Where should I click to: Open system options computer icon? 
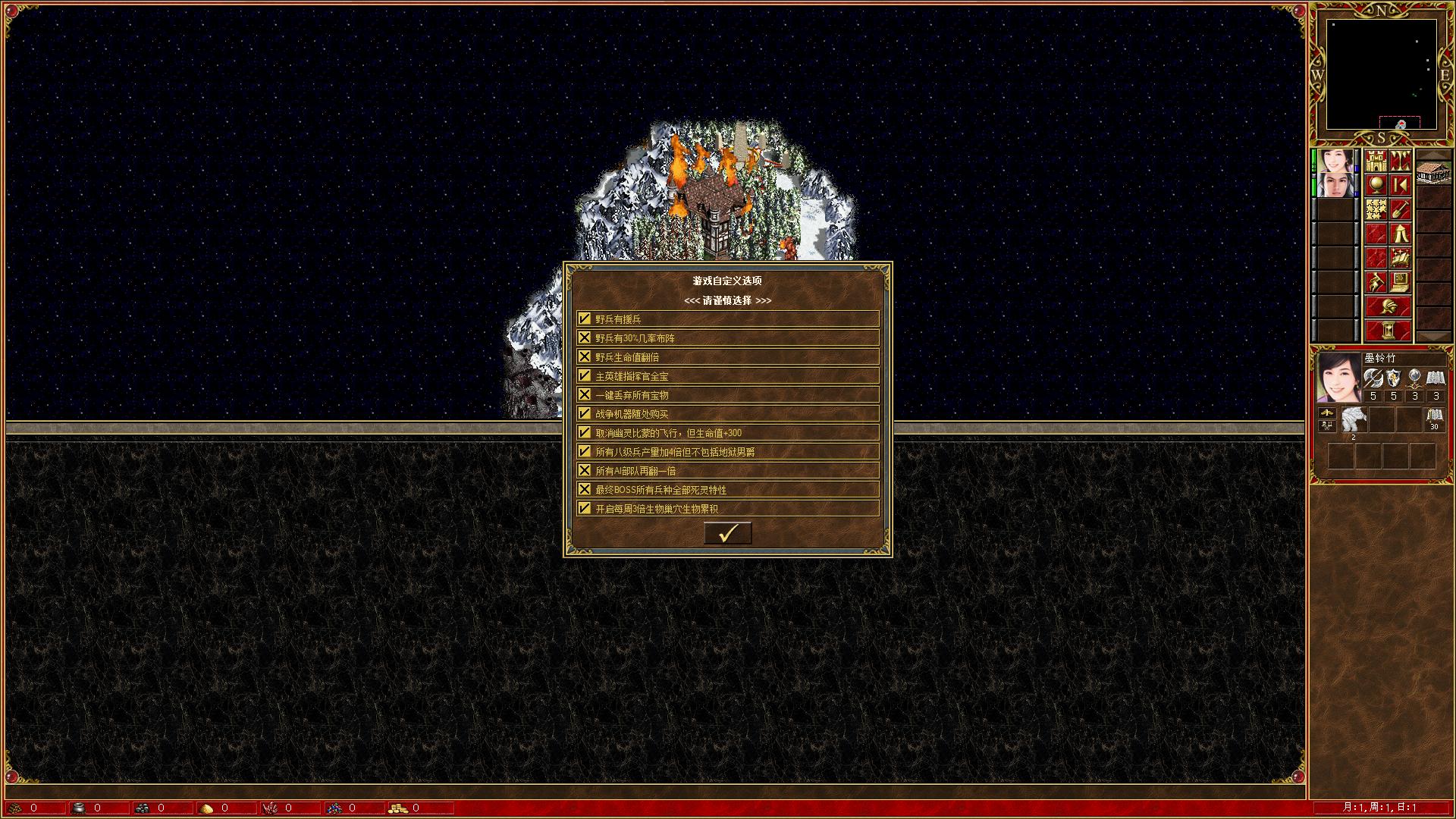(x=1401, y=283)
